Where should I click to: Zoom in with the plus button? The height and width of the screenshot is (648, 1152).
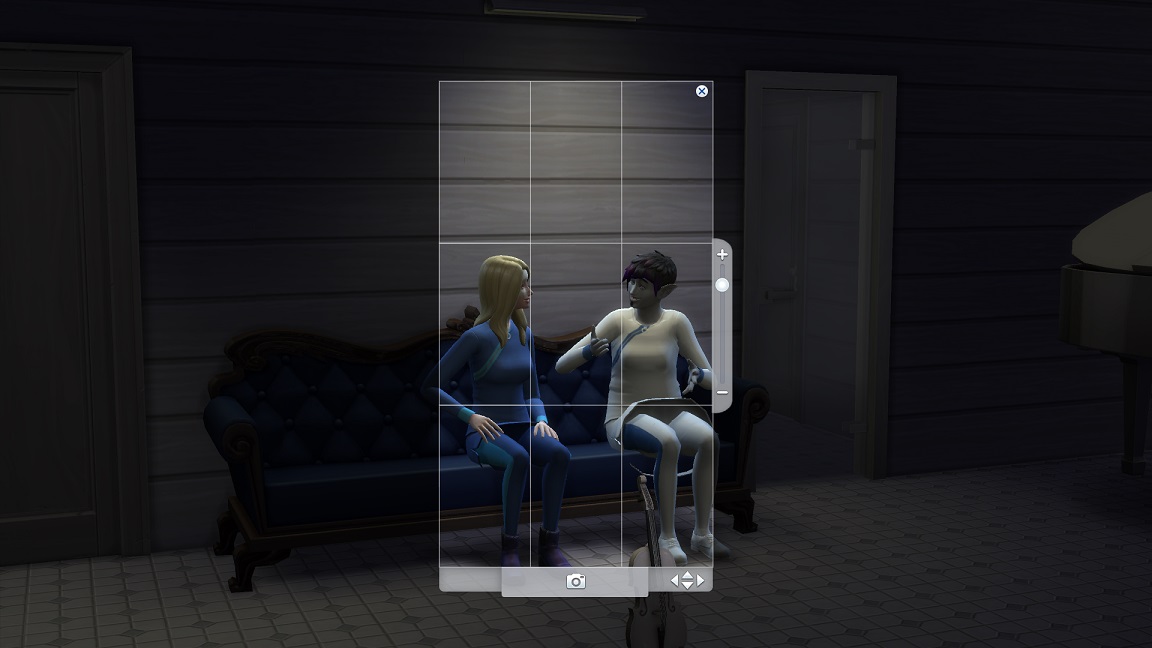[722, 255]
